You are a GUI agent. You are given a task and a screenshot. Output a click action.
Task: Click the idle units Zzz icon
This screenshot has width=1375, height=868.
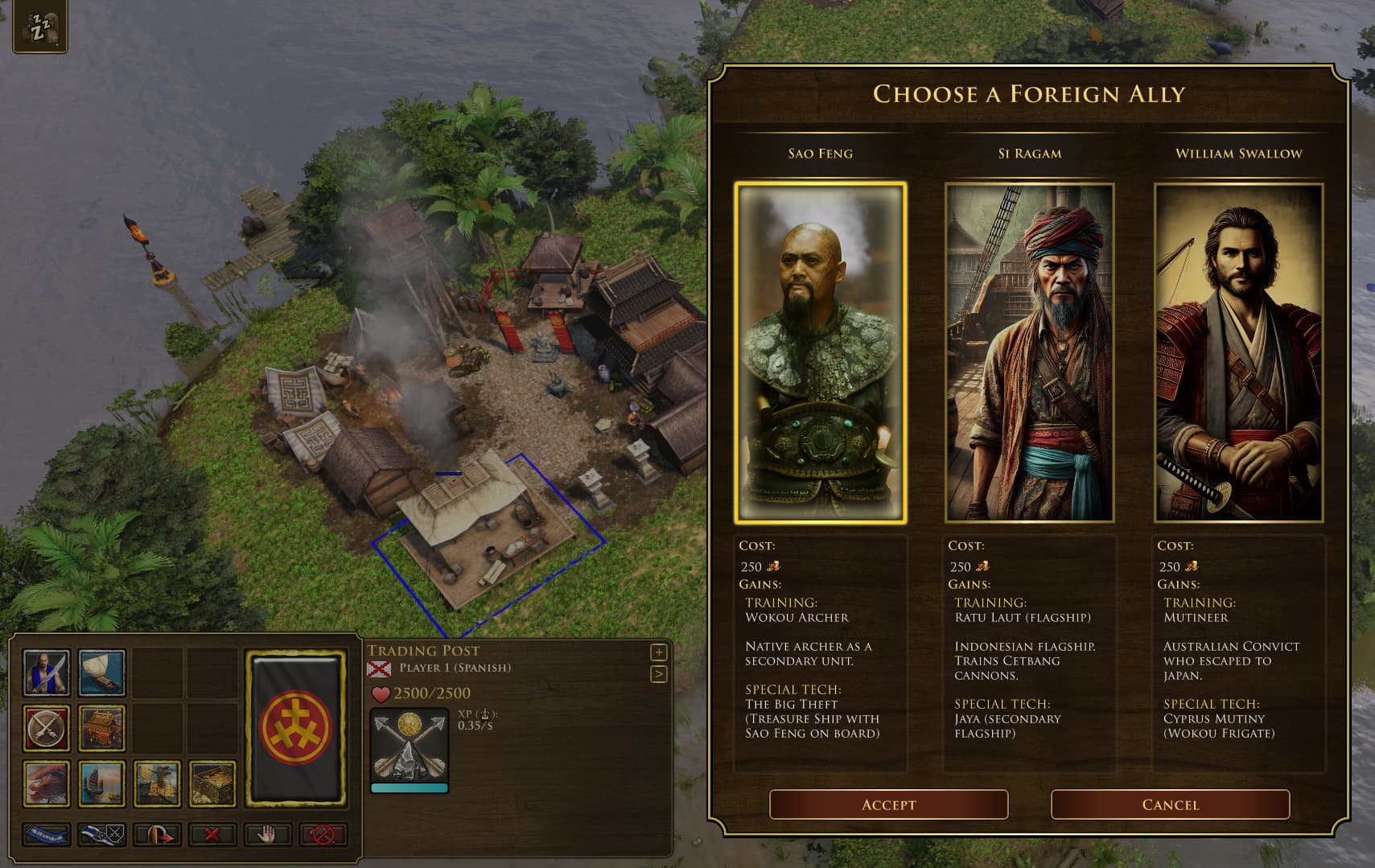pos(39,28)
